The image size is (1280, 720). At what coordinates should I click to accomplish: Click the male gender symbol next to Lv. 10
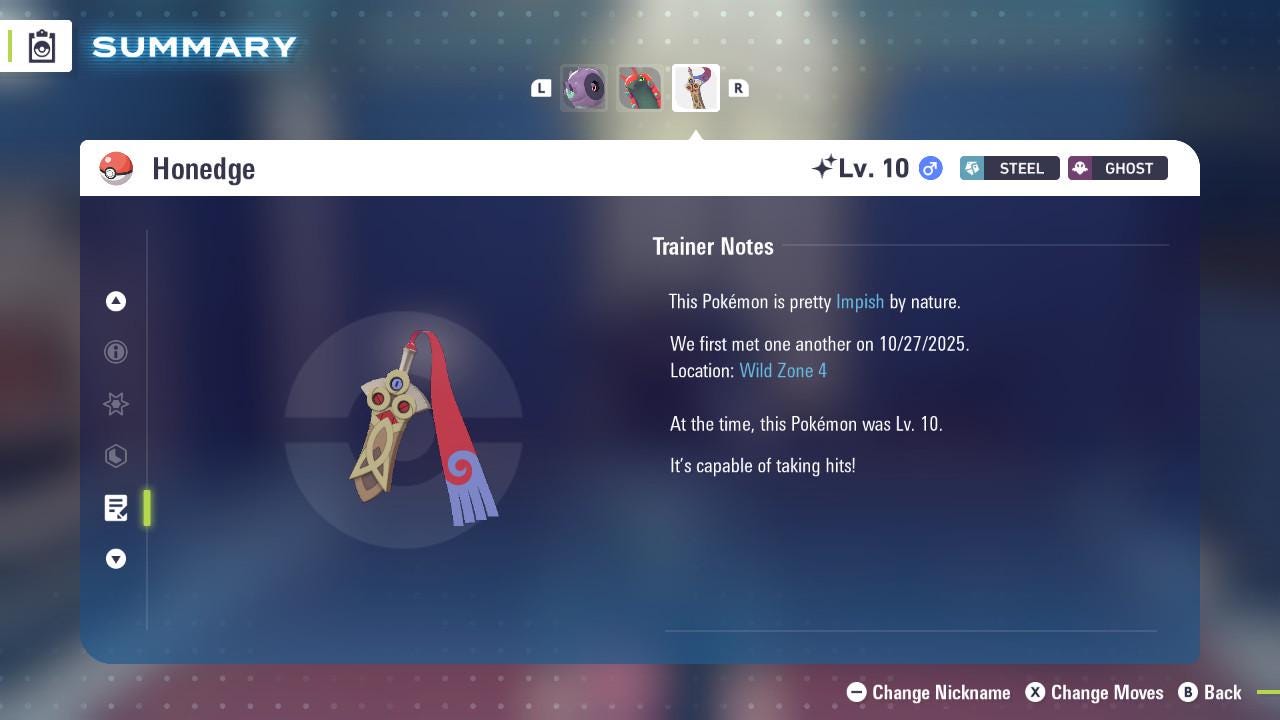click(x=929, y=168)
